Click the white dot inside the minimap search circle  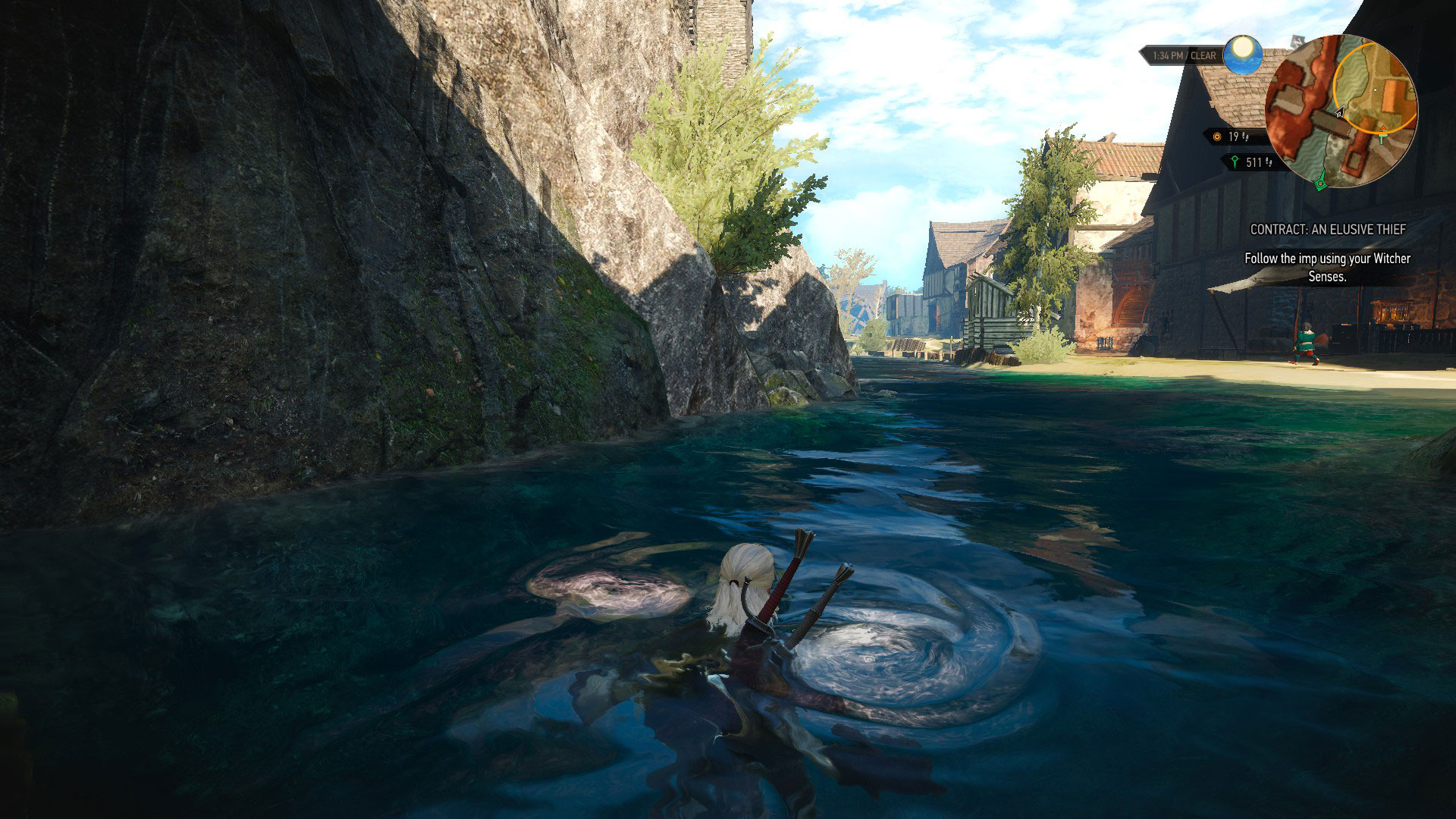pyautogui.click(x=1375, y=89)
